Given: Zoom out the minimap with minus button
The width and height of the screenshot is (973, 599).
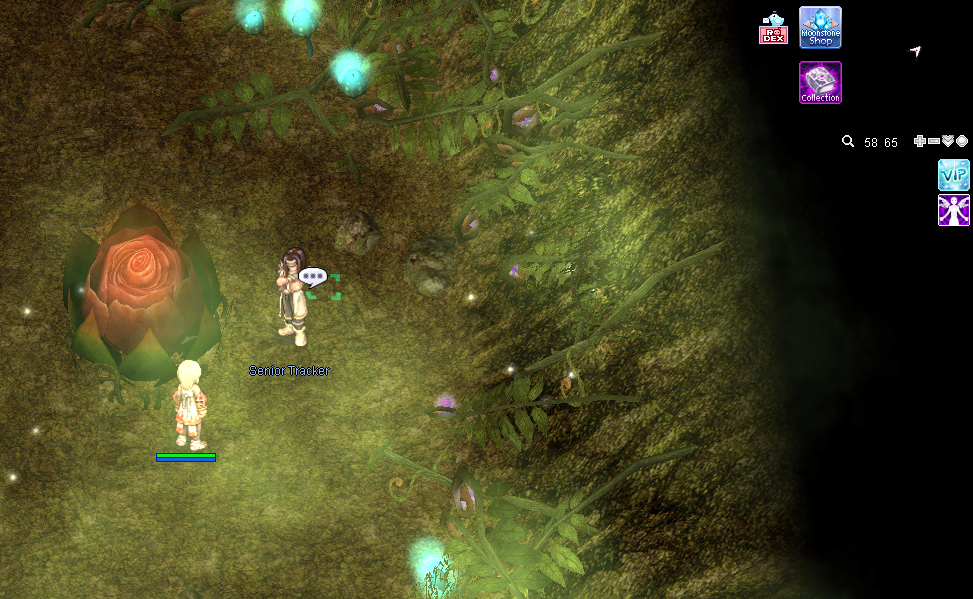Looking at the screenshot, I should click(934, 142).
